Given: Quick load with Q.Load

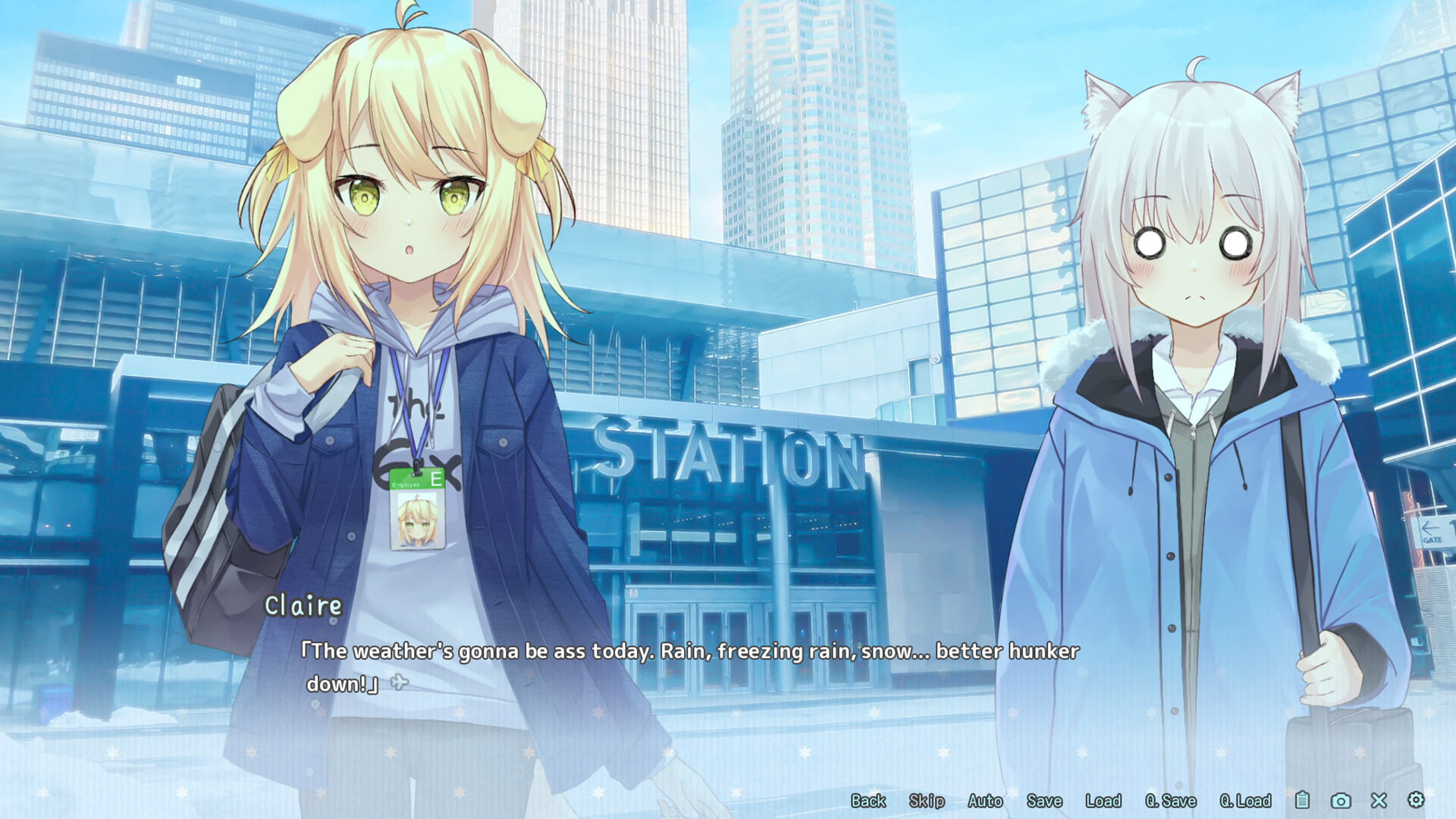Looking at the screenshot, I should coord(1245,801).
